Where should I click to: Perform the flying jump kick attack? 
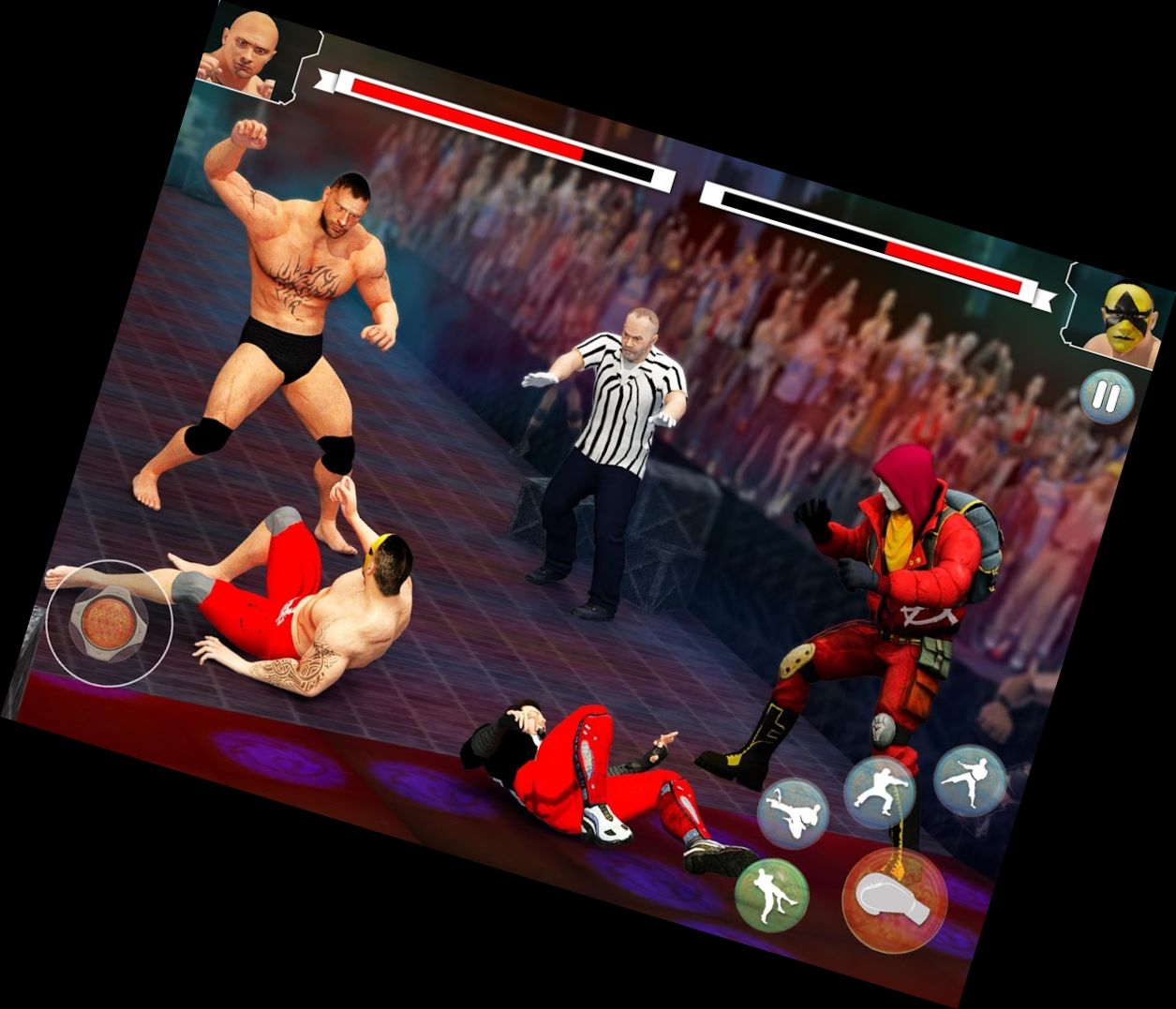[x=793, y=813]
